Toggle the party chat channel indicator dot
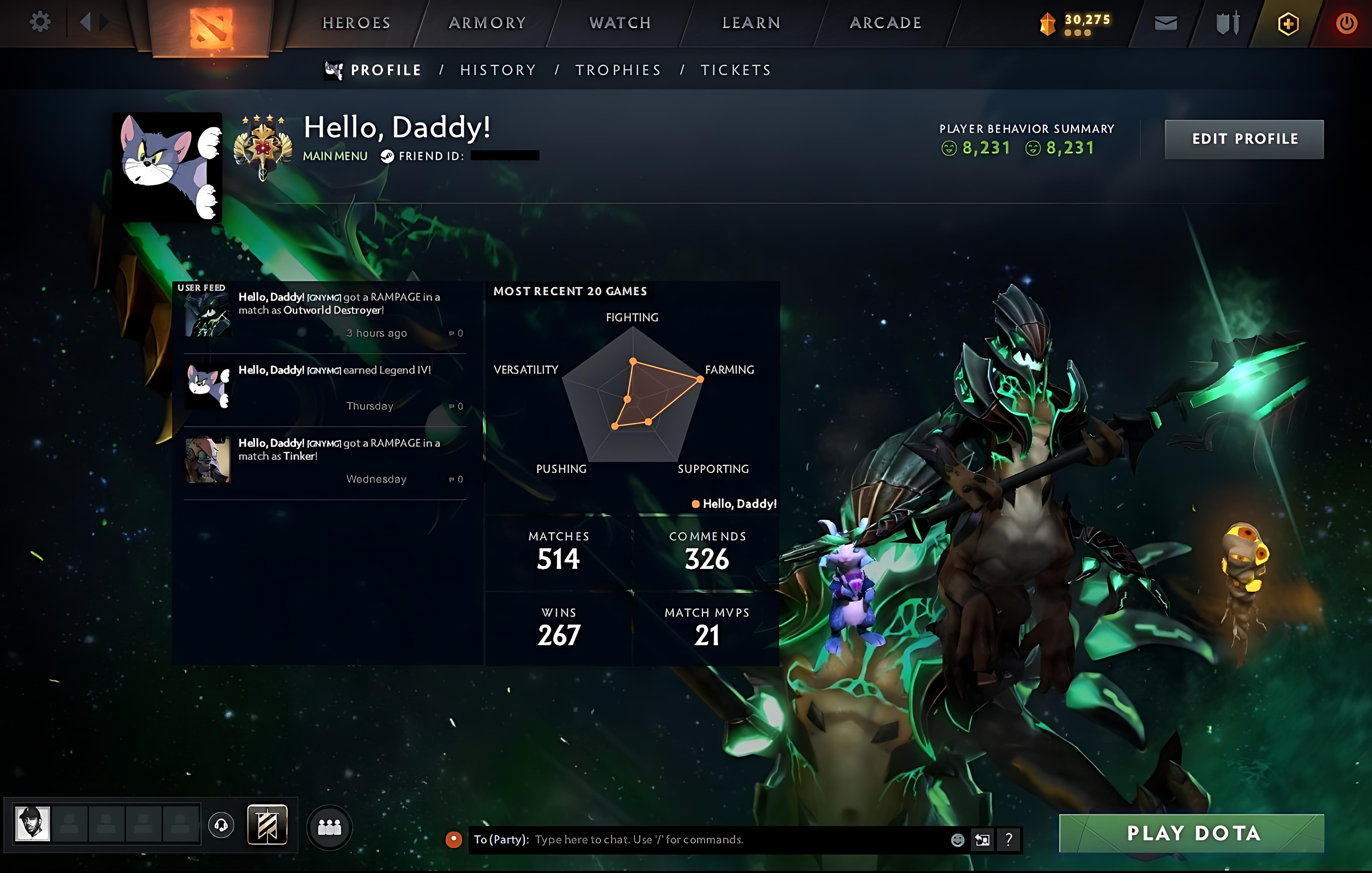This screenshot has width=1372, height=873. coord(454,839)
